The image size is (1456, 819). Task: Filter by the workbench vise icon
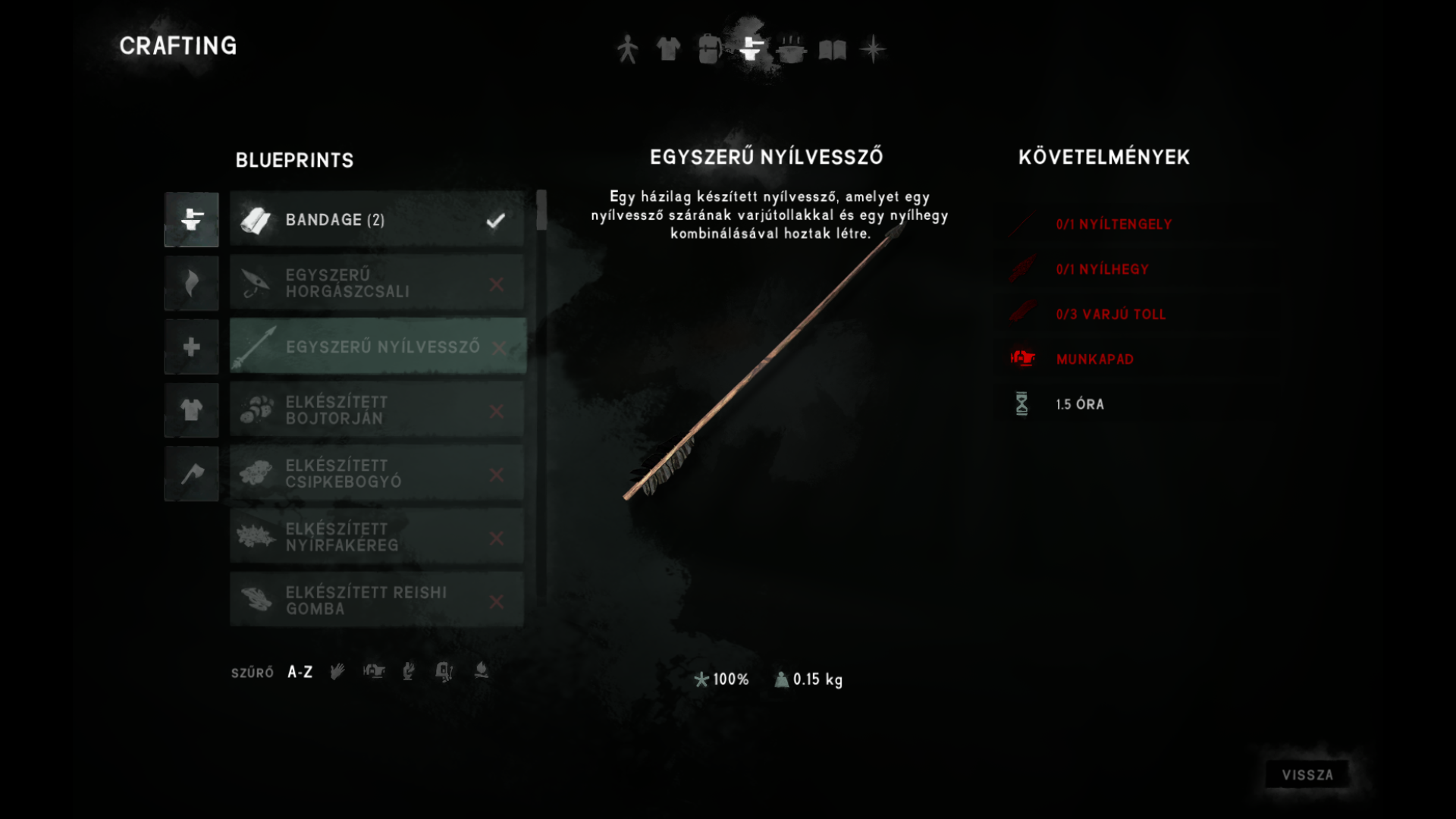click(374, 671)
